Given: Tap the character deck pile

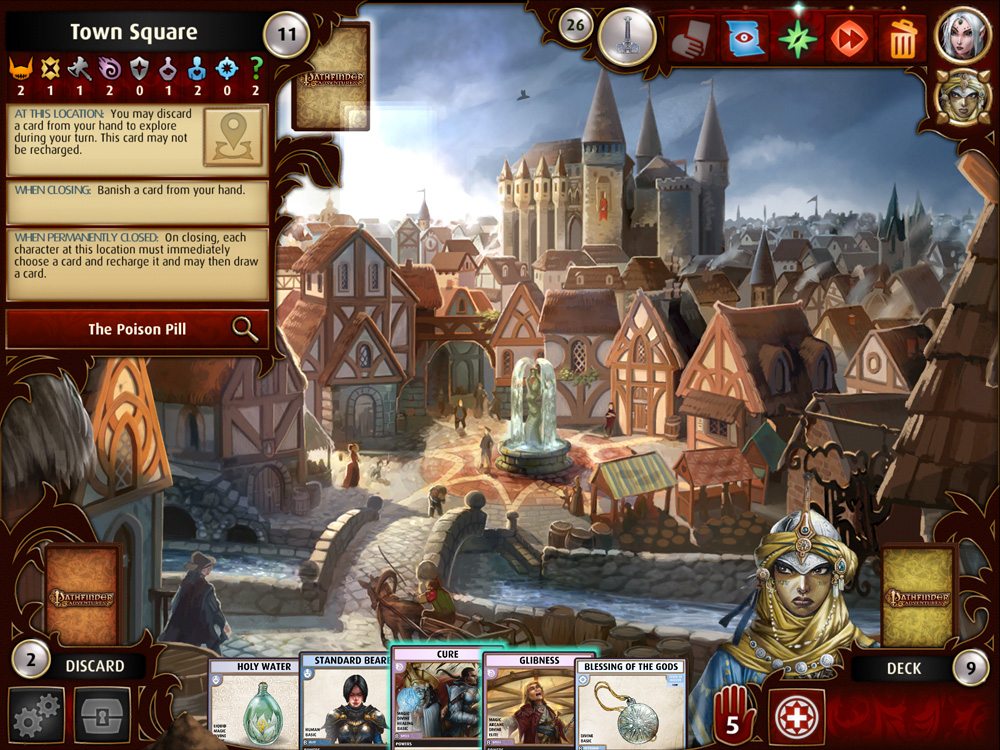Looking at the screenshot, I should coord(918,596).
